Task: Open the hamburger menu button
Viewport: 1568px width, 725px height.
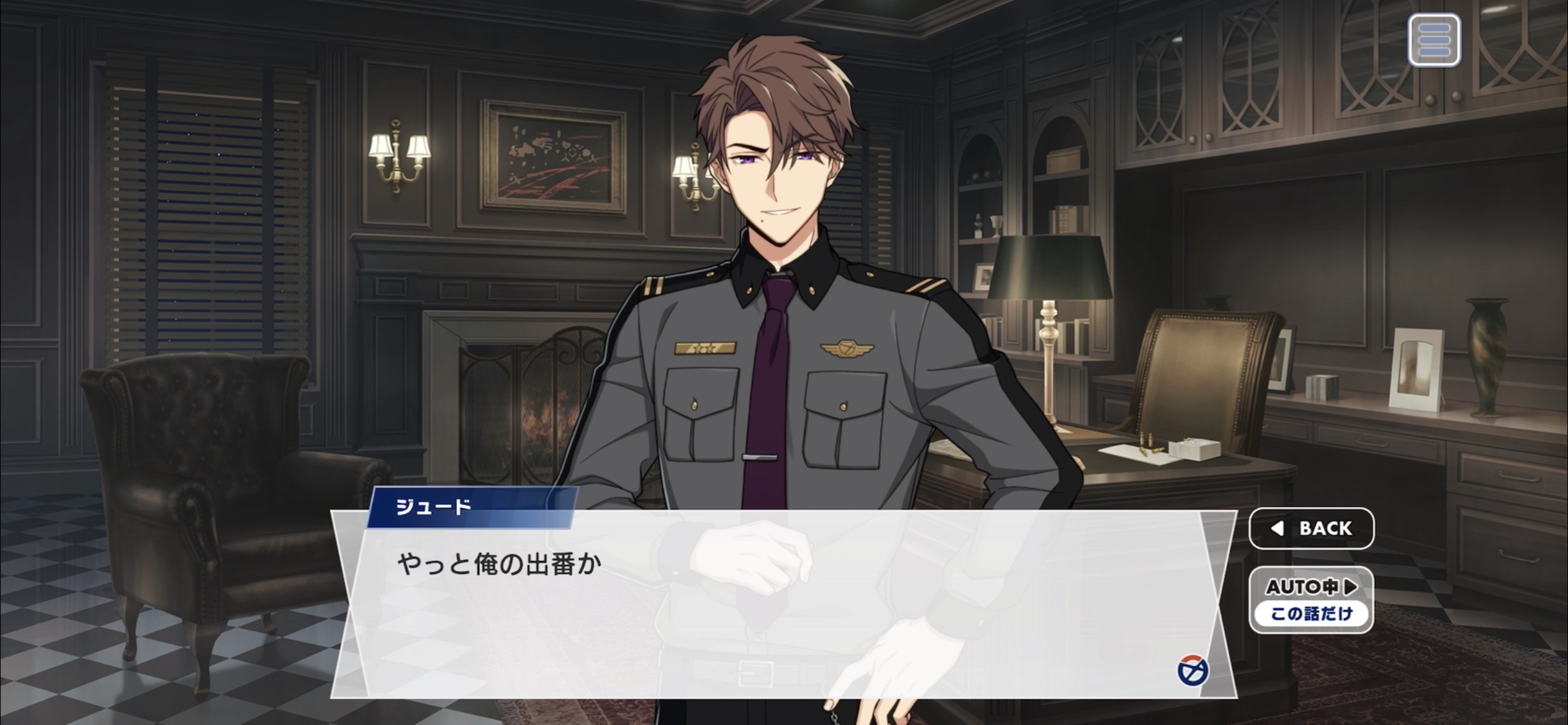Action: tap(1434, 41)
